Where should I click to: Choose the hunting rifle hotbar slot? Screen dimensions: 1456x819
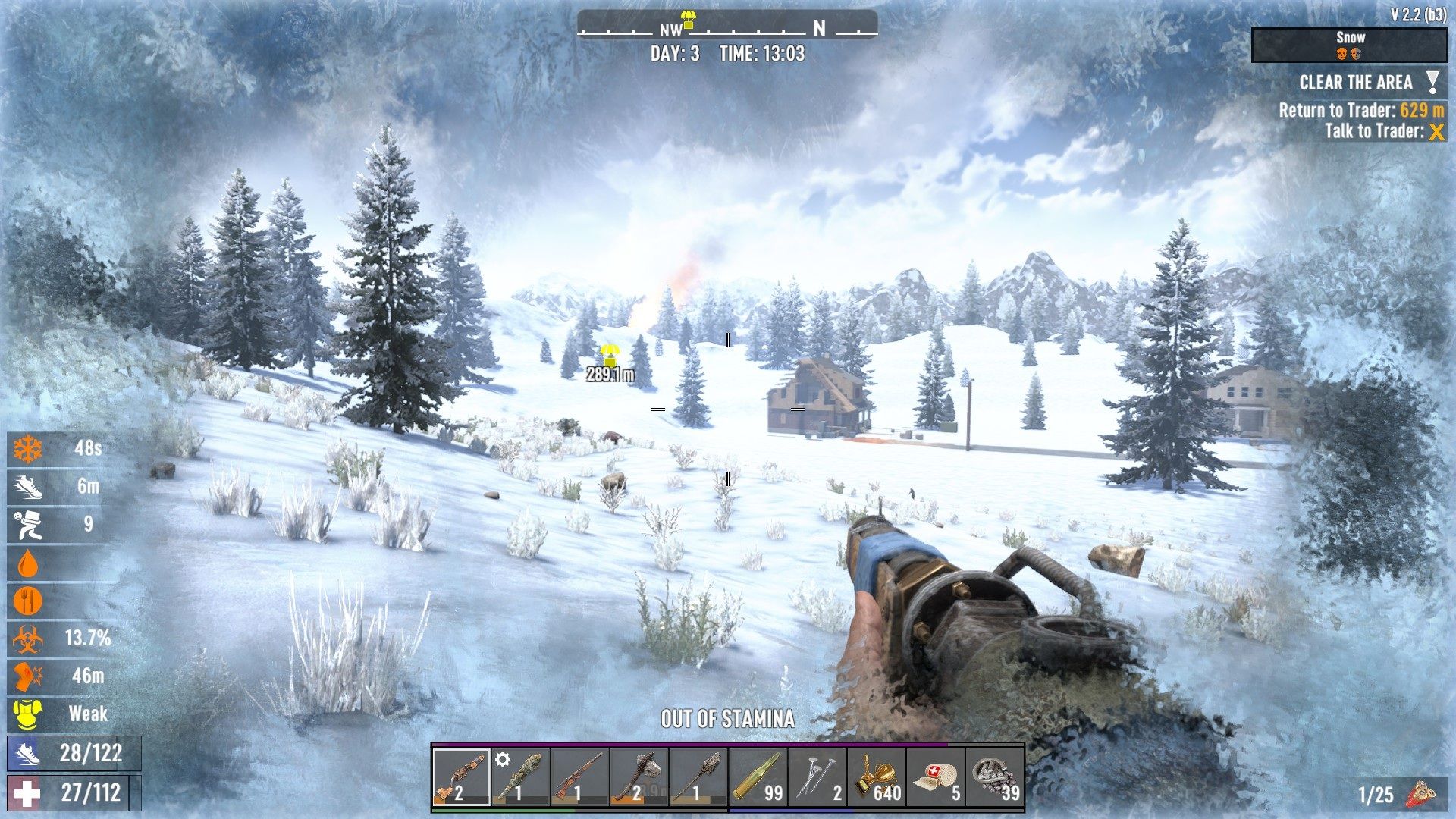[x=579, y=777]
